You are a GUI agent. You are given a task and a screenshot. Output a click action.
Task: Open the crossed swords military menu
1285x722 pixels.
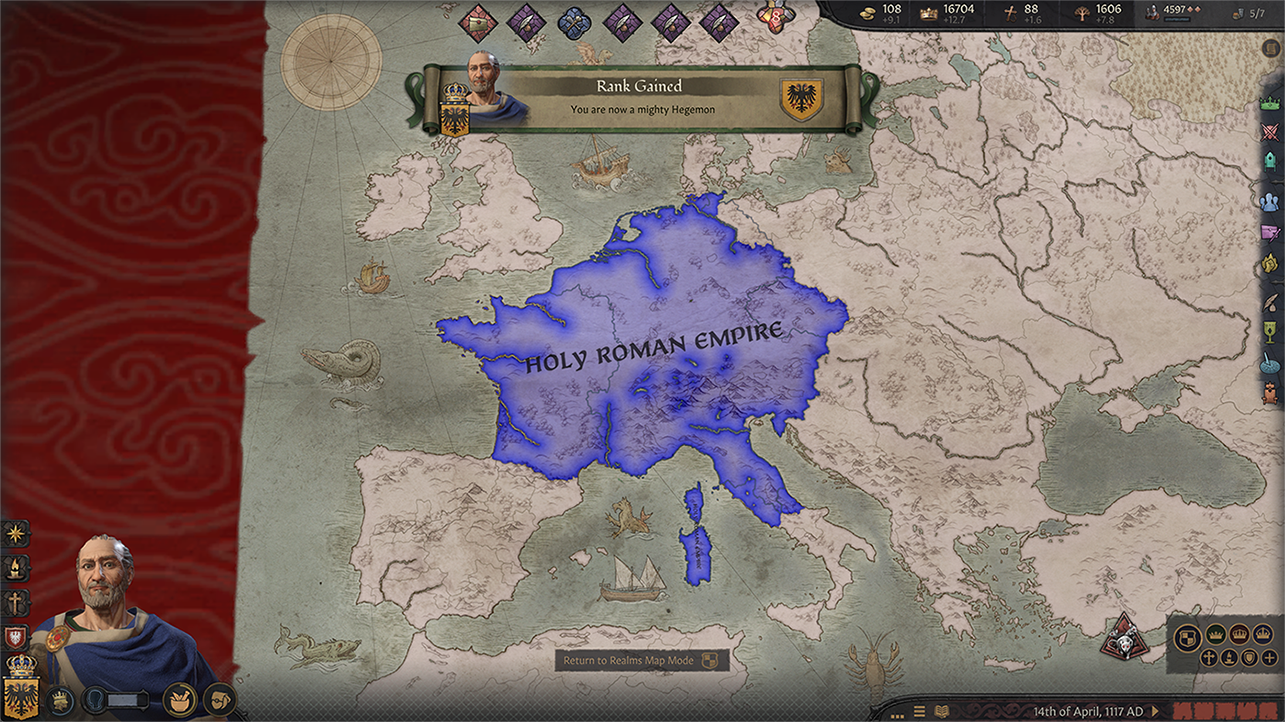point(1271,132)
